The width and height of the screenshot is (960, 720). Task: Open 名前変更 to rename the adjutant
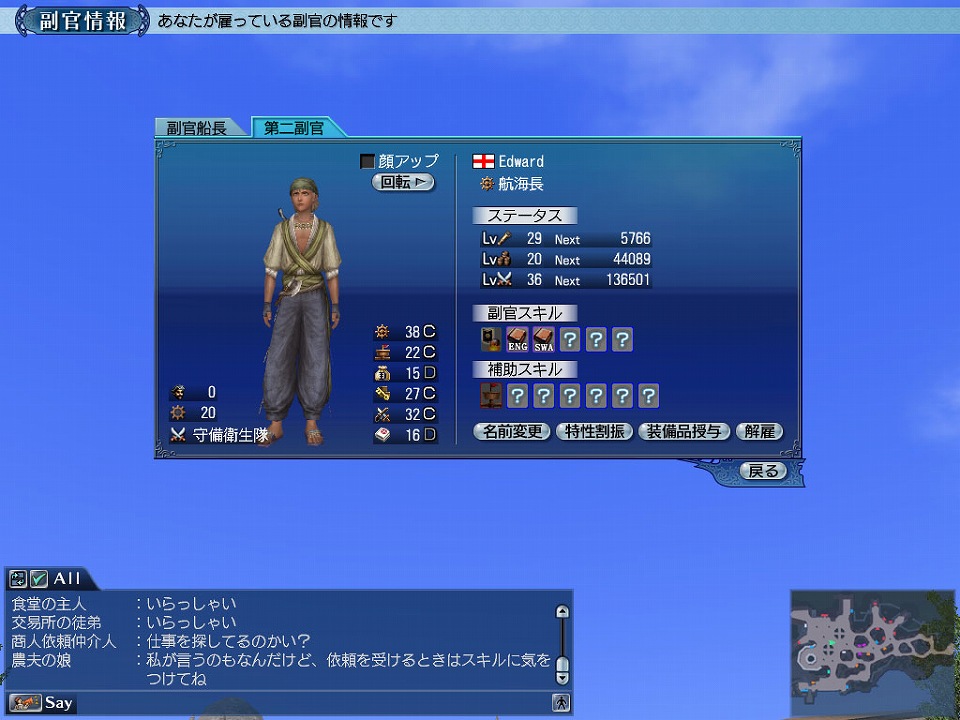coord(512,432)
